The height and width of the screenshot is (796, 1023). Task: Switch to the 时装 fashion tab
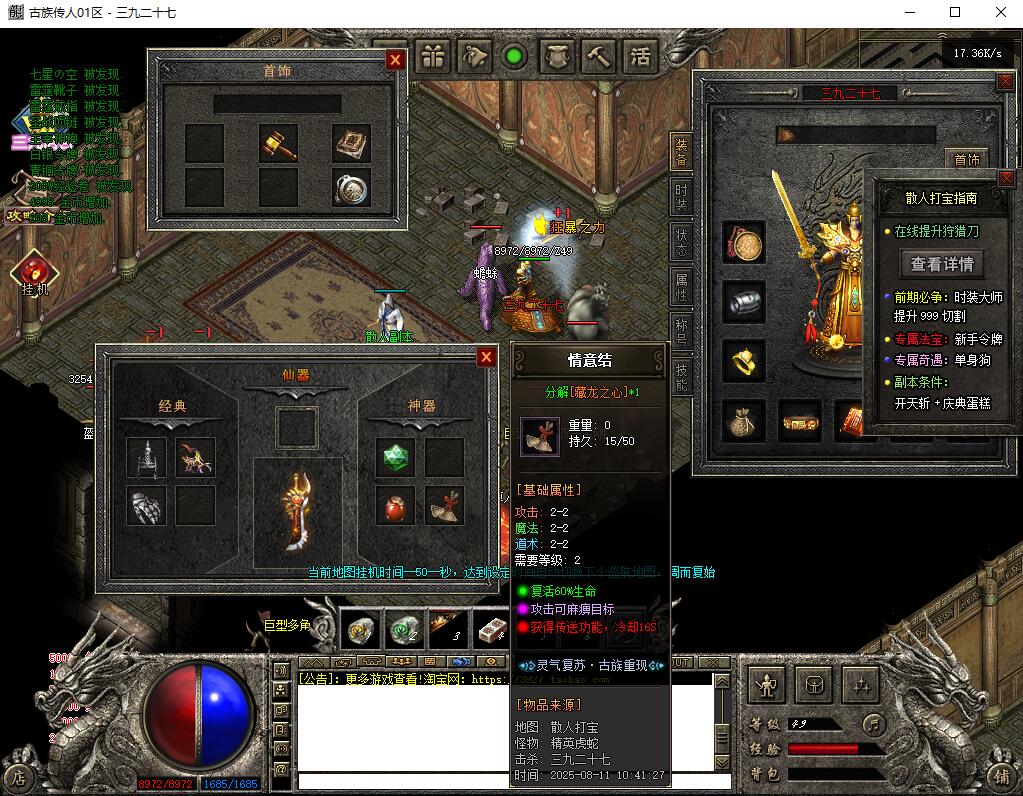[x=681, y=195]
